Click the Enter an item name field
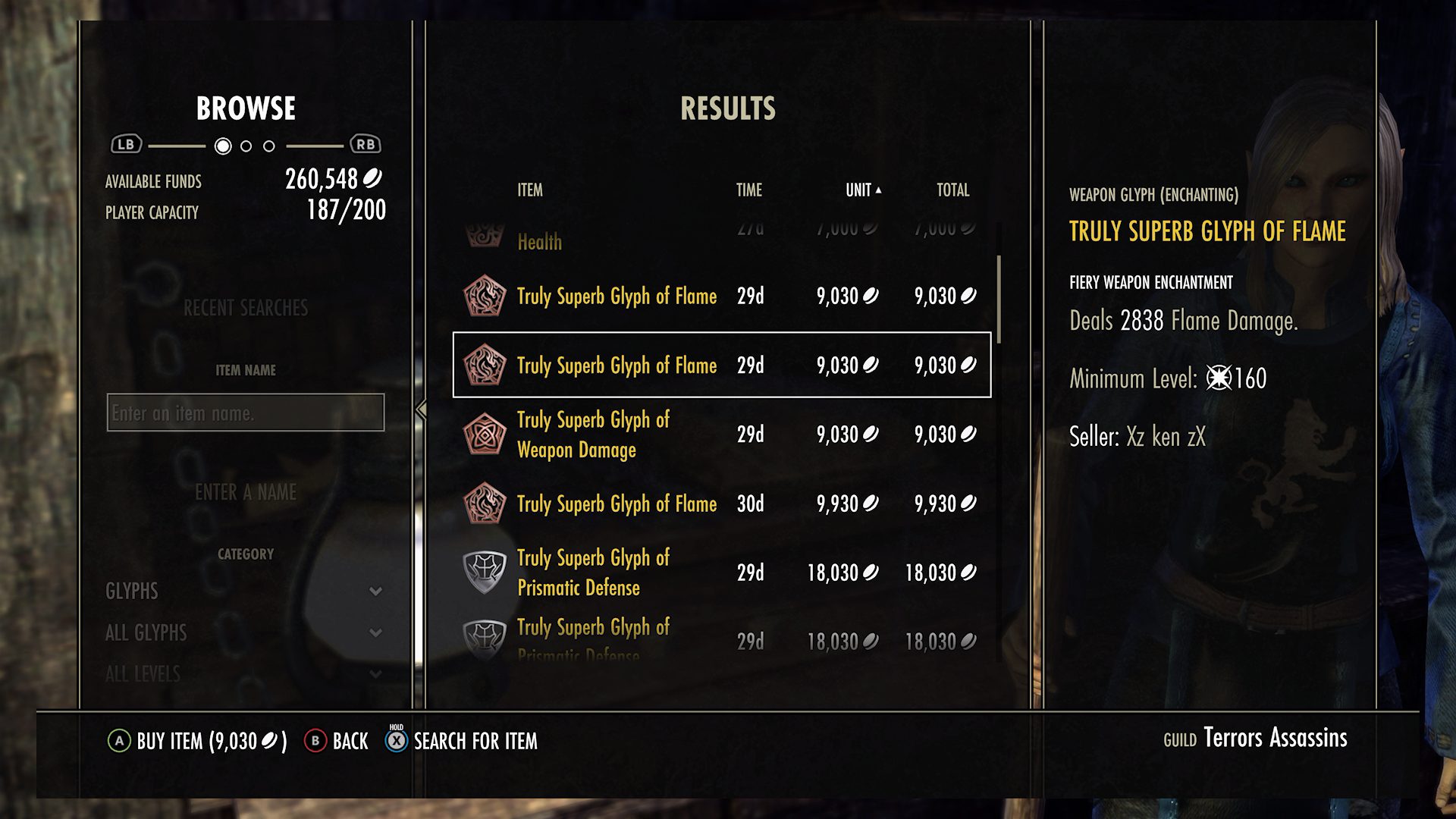This screenshot has width=1456, height=819. click(x=244, y=413)
